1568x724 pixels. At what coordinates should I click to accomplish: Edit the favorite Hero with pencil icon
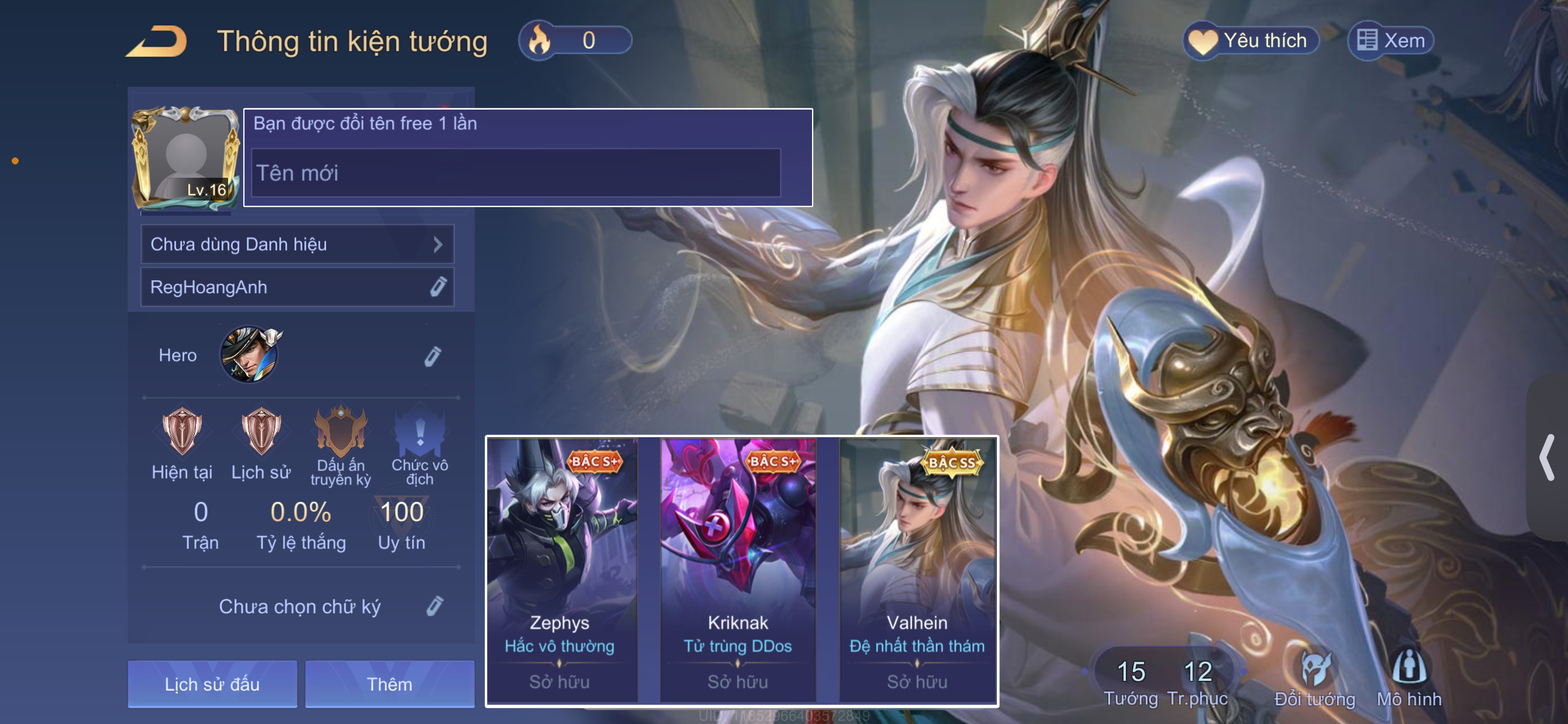(432, 356)
